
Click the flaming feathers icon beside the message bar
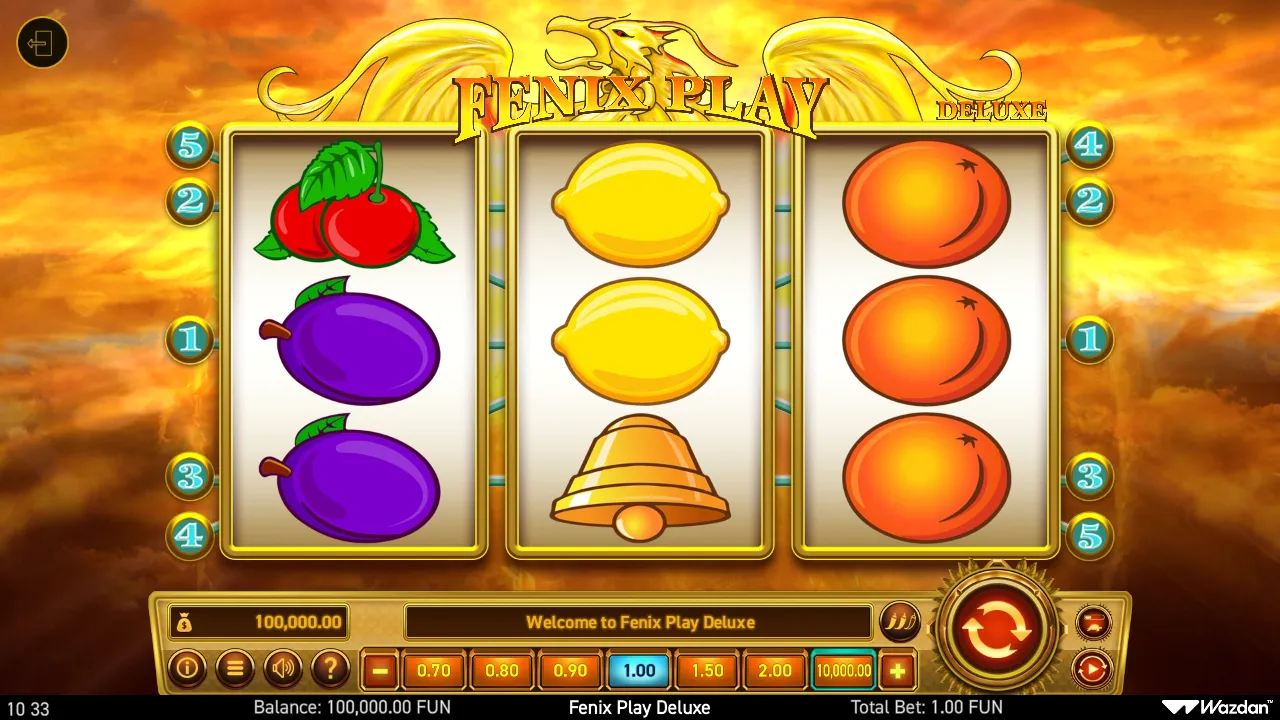pyautogui.click(x=901, y=622)
